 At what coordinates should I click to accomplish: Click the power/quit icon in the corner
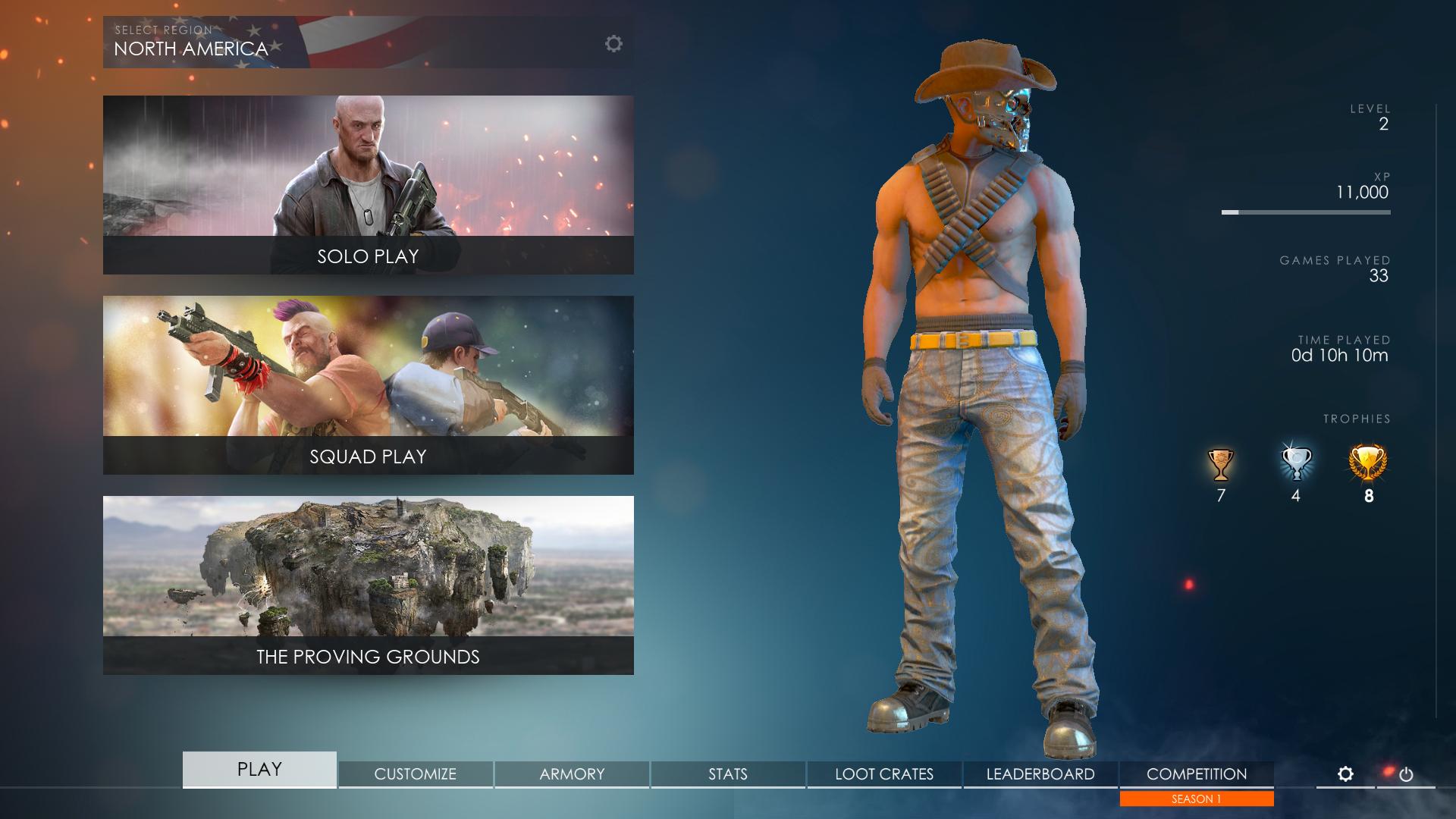[1407, 773]
